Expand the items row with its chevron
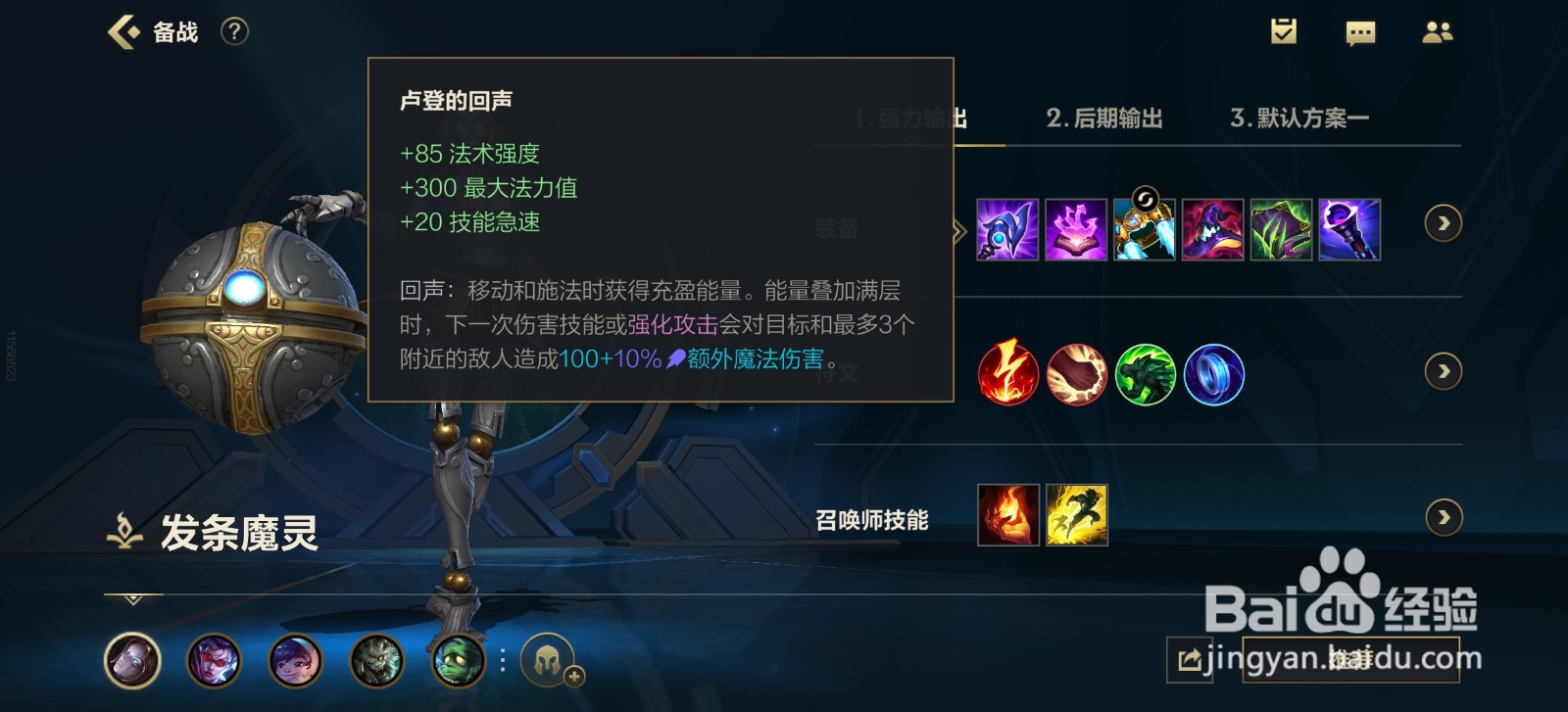Screen dimensions: 1568x712 tap(1443, 223)
